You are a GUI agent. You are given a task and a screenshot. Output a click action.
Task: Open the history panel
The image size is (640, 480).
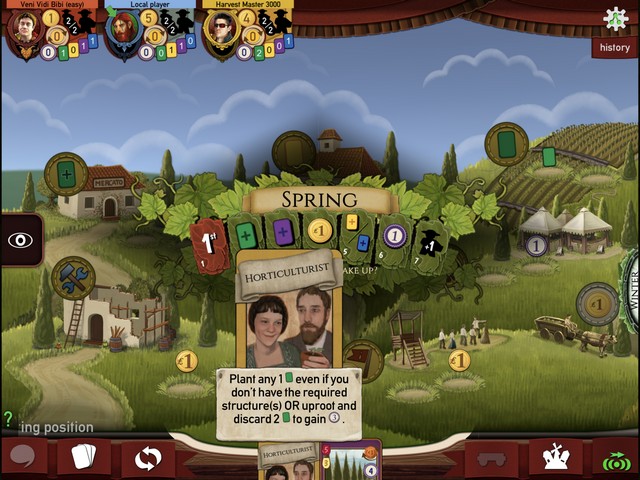point(615,47)
